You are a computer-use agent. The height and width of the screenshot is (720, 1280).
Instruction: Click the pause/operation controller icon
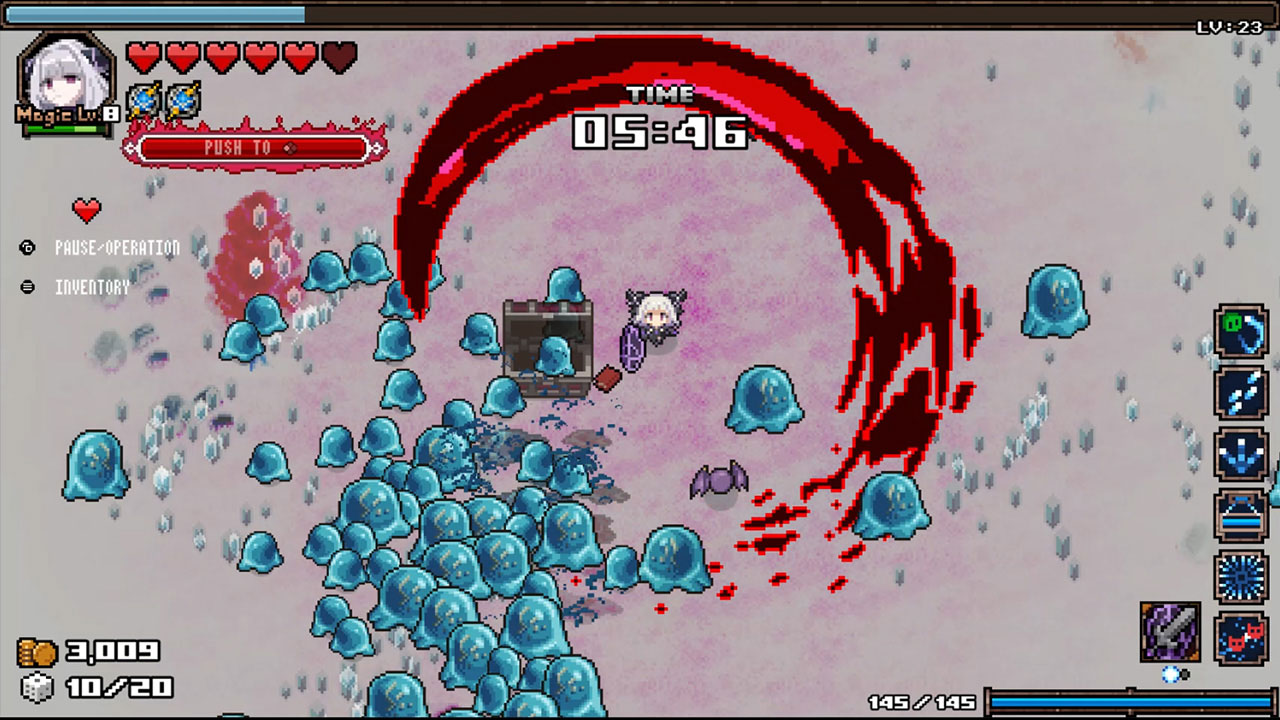[x=27, y=247]
